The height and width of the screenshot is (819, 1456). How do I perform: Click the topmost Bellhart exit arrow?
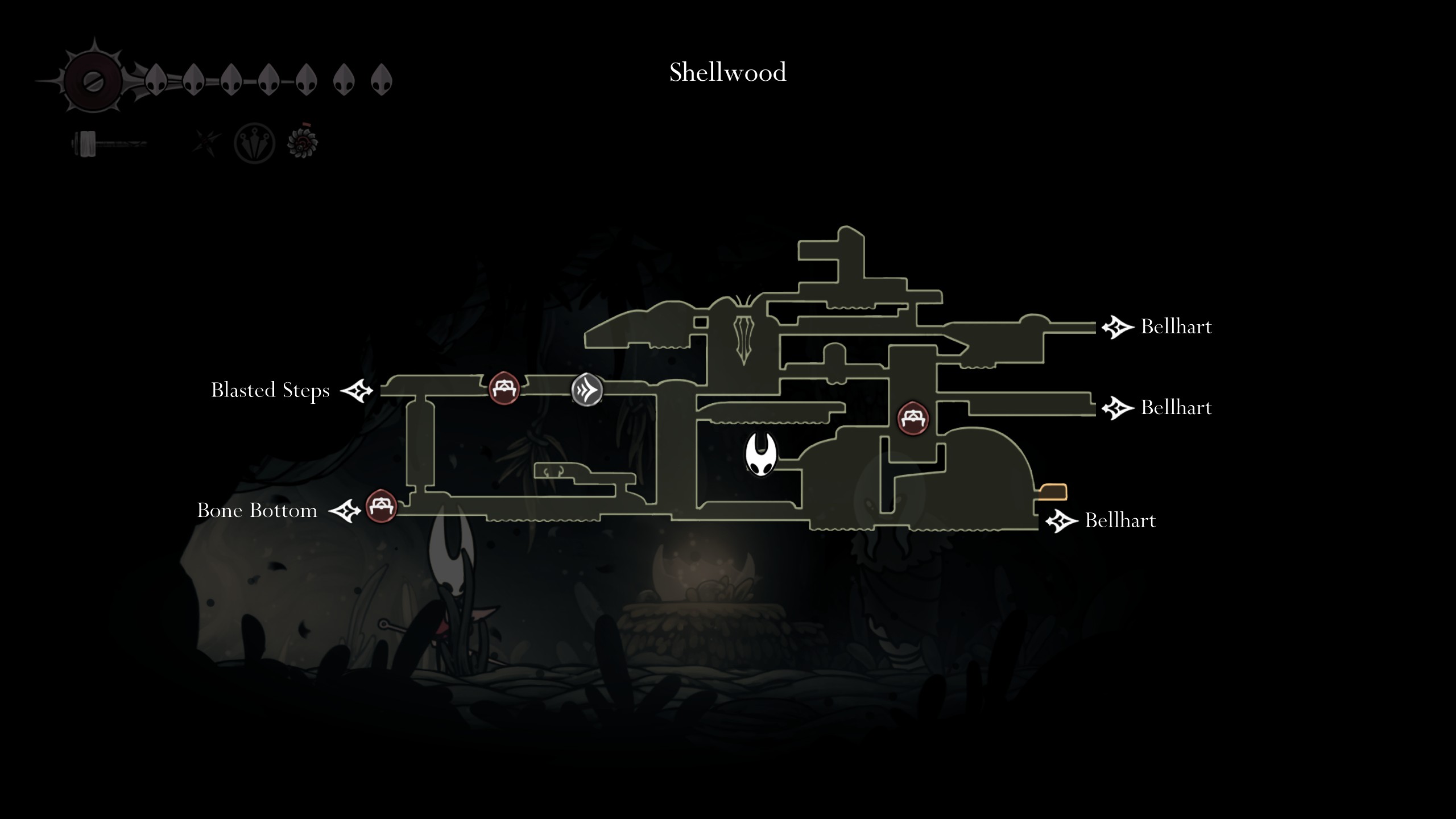[1118, 327]
